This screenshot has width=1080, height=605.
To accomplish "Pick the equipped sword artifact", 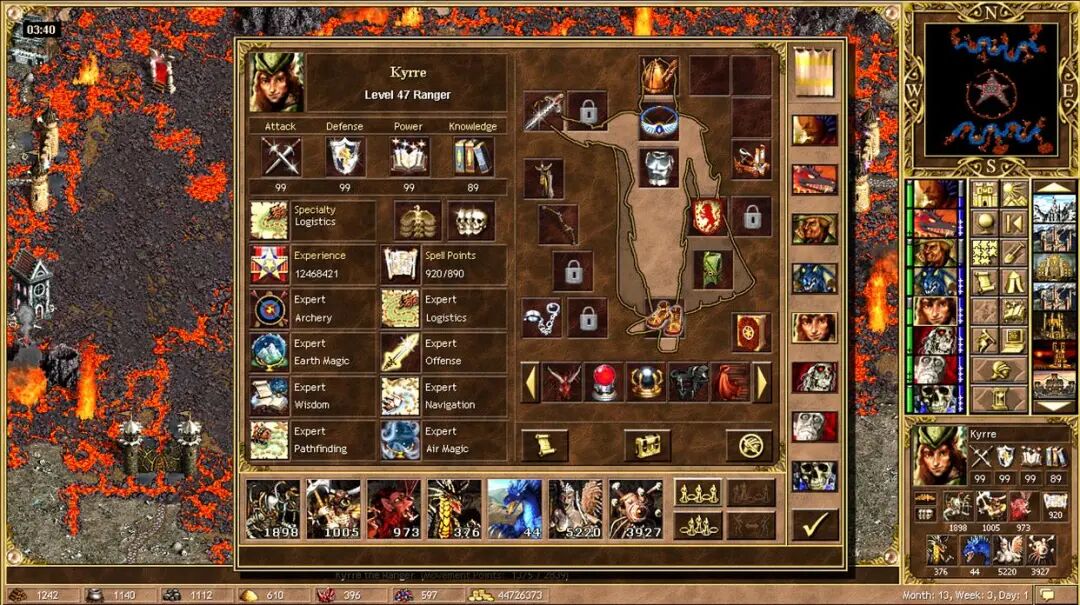I will [x=543, y=110].
